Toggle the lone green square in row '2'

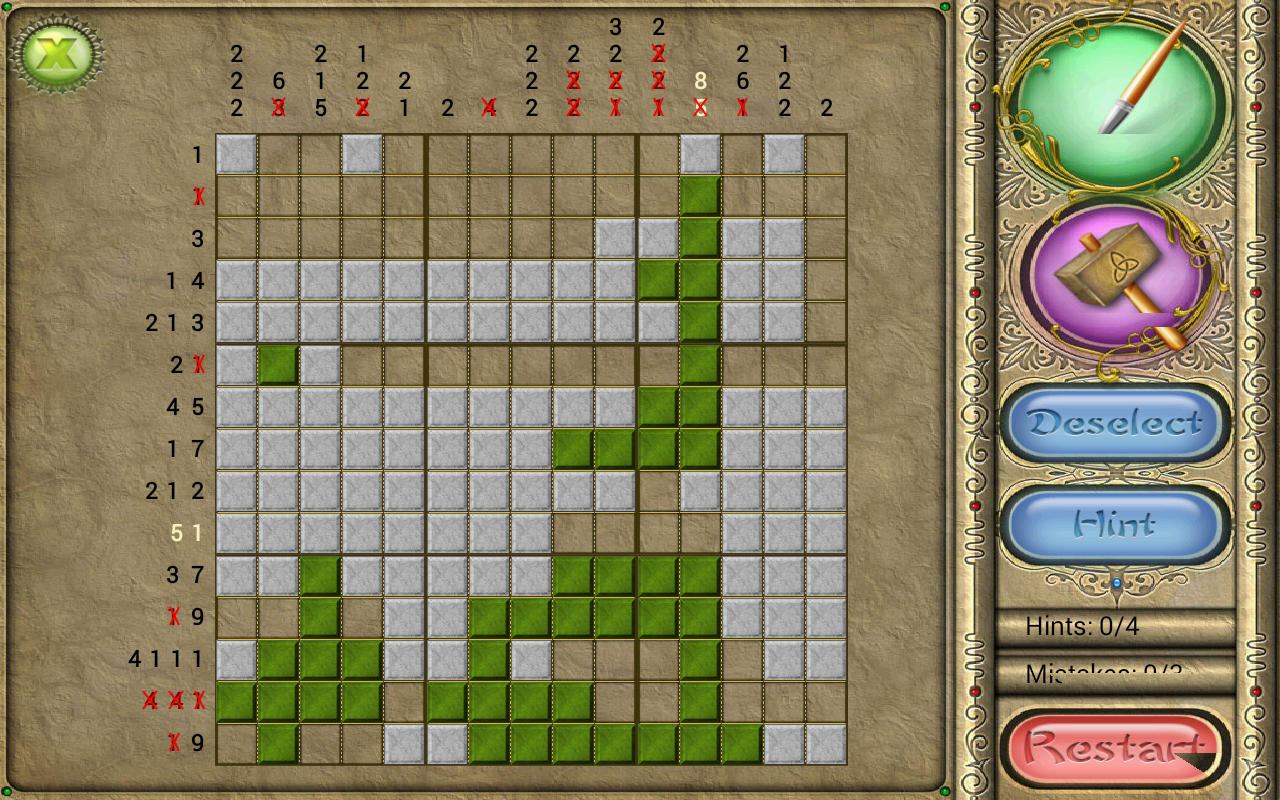click(x=277, y=365)
